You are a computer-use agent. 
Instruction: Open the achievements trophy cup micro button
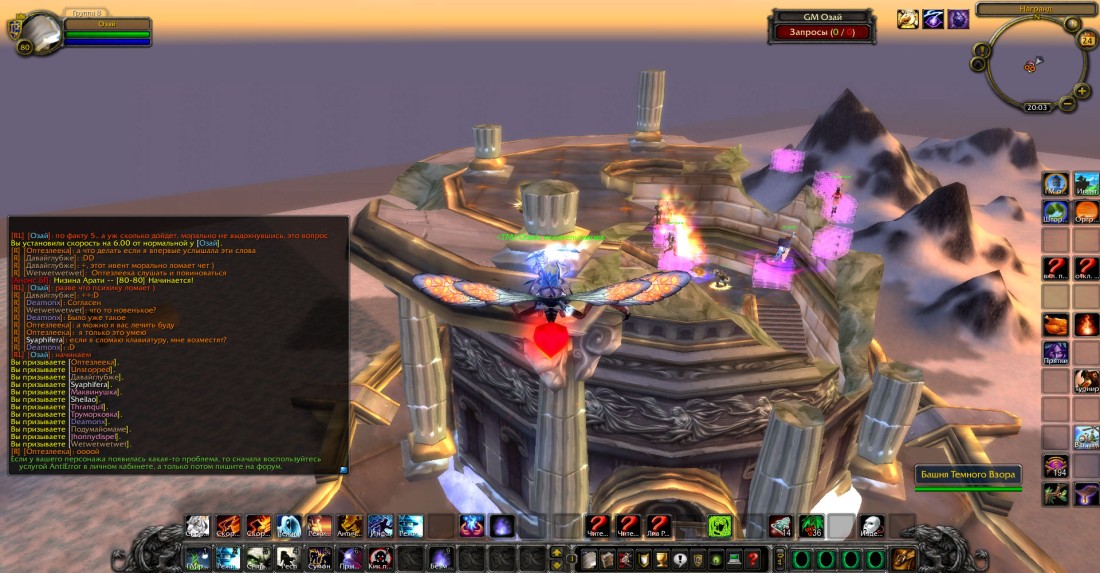coord(662,559)
